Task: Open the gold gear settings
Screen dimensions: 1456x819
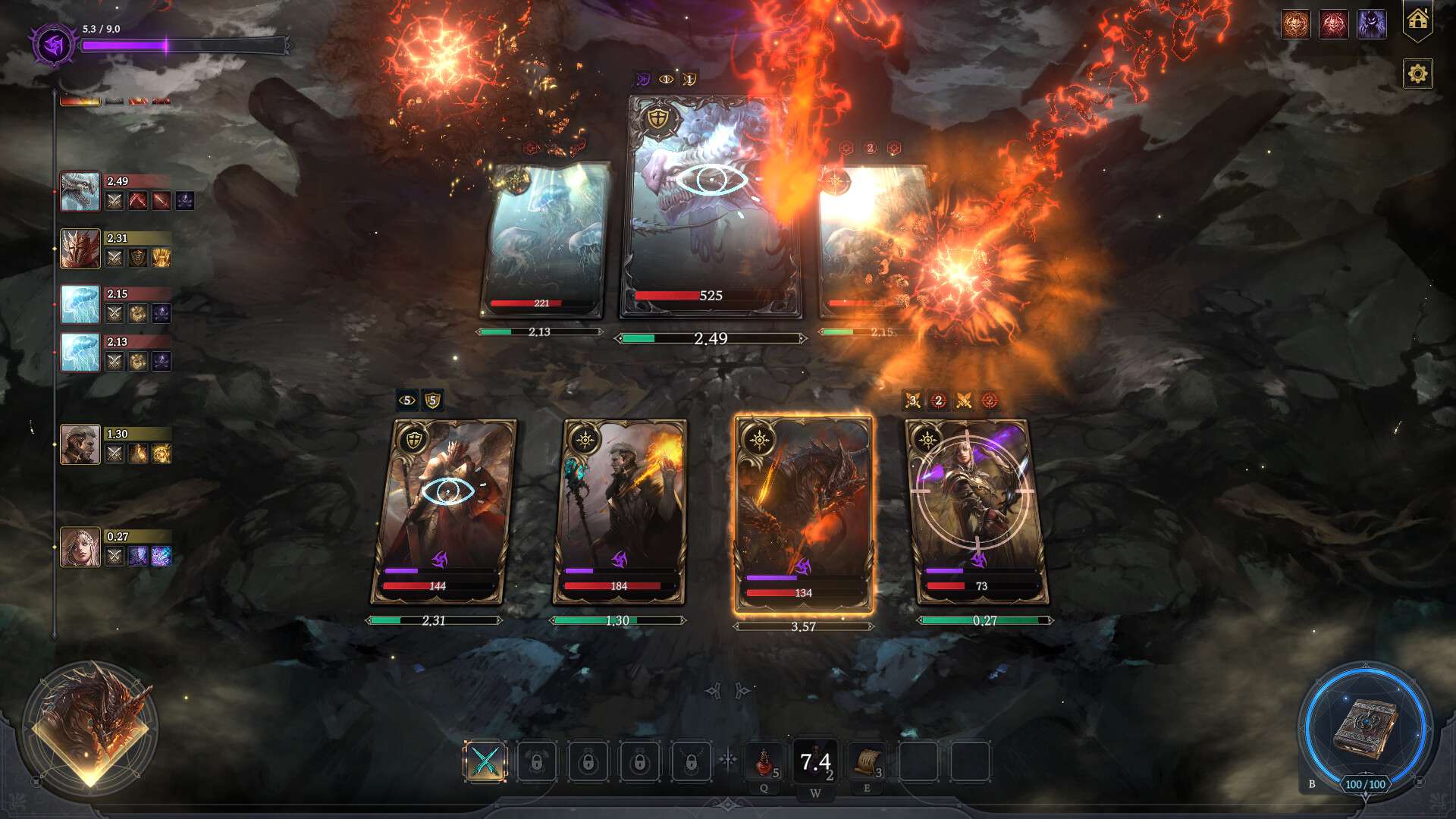Action: click(x=1417, y=74)
